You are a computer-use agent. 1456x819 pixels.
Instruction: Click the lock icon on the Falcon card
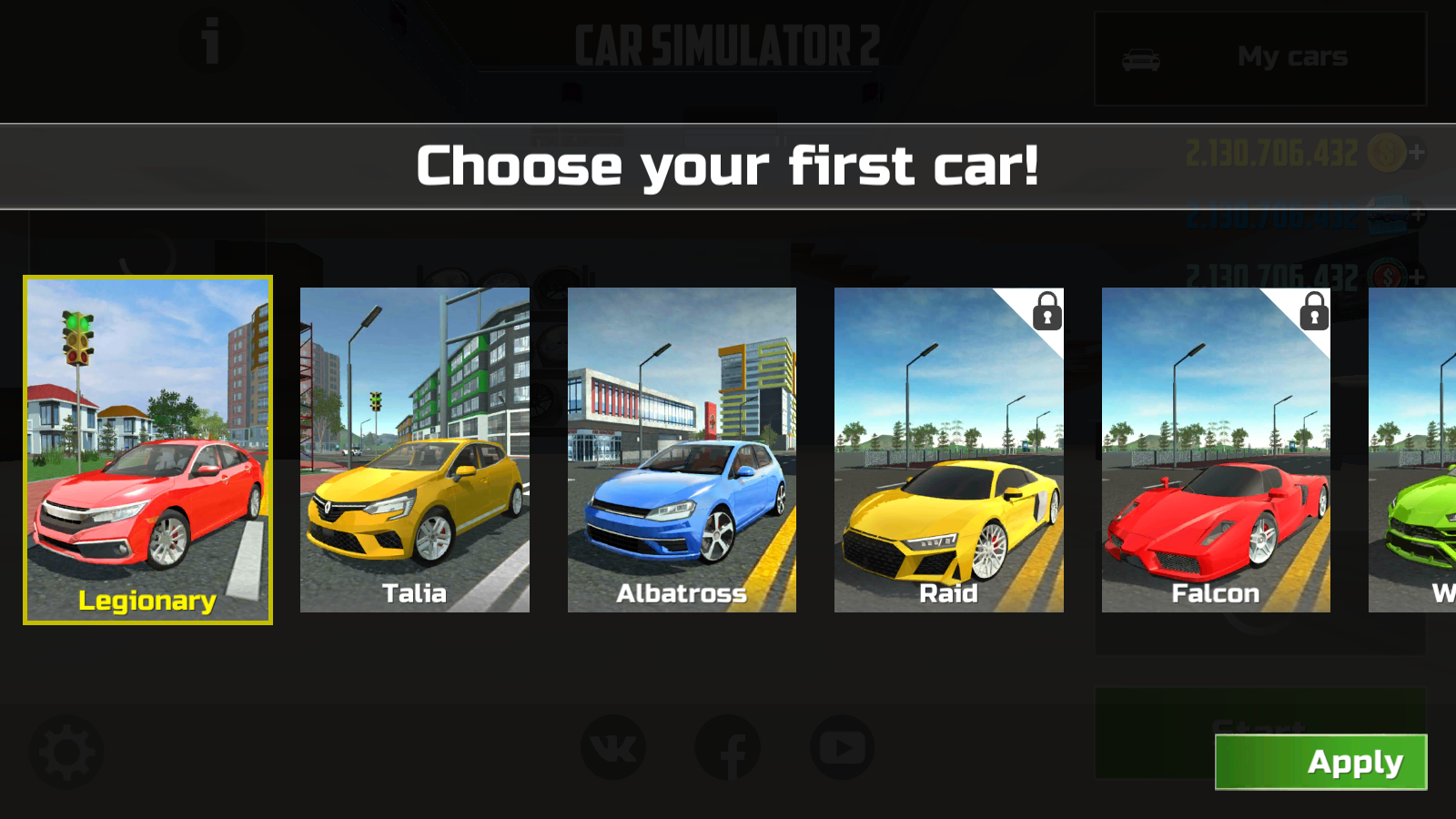click(x=1312, y=312)
